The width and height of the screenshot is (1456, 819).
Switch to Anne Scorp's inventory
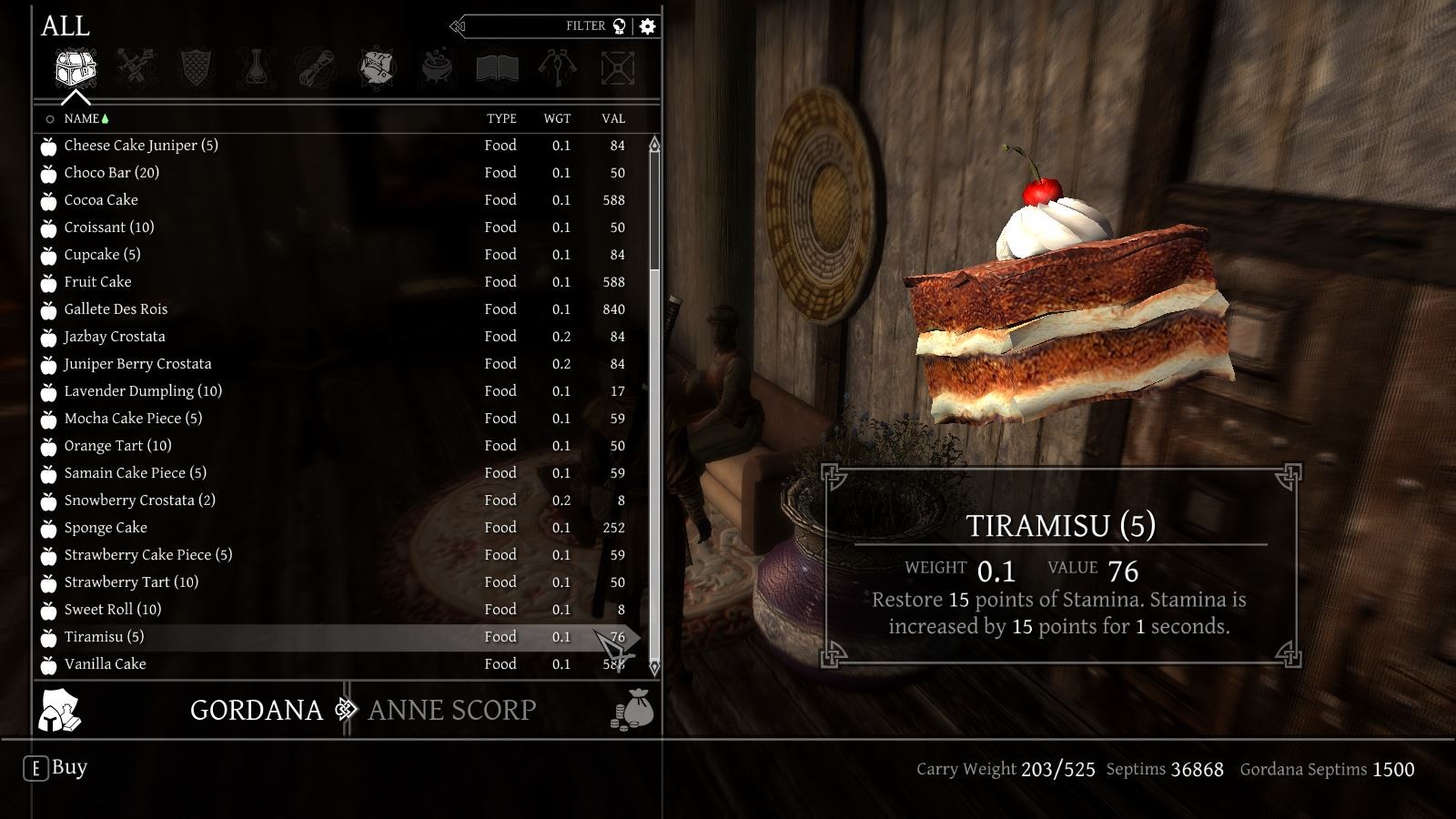[452, 710]
